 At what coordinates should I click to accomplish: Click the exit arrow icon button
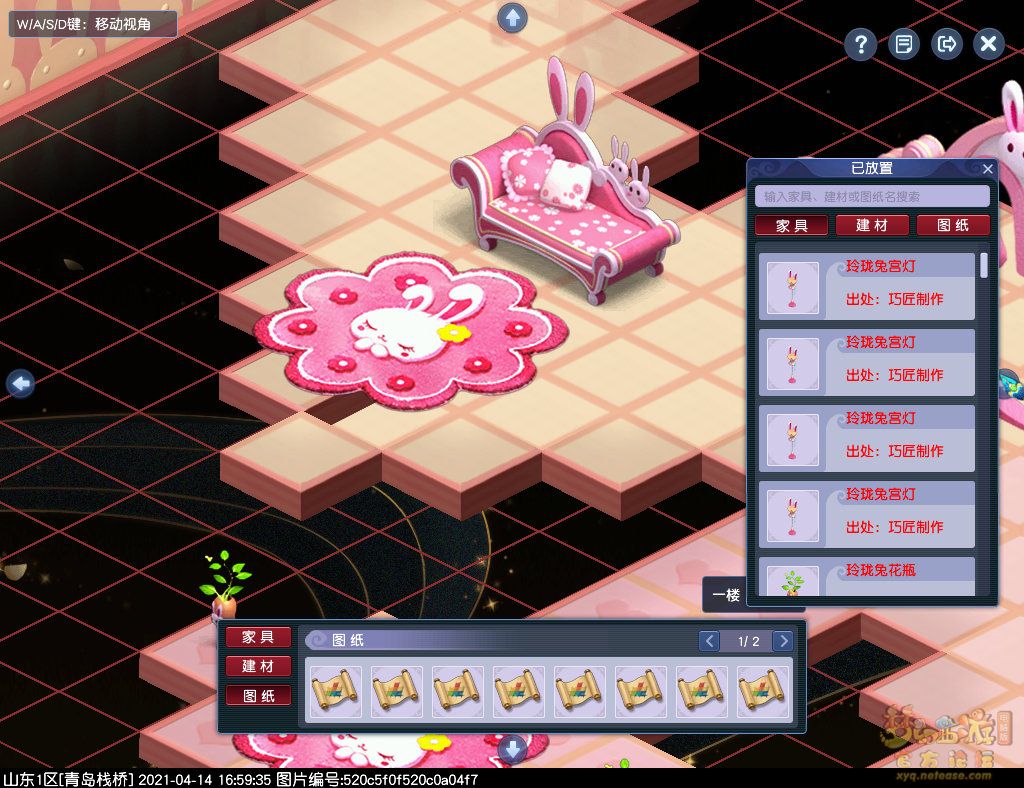pos(946,44)
